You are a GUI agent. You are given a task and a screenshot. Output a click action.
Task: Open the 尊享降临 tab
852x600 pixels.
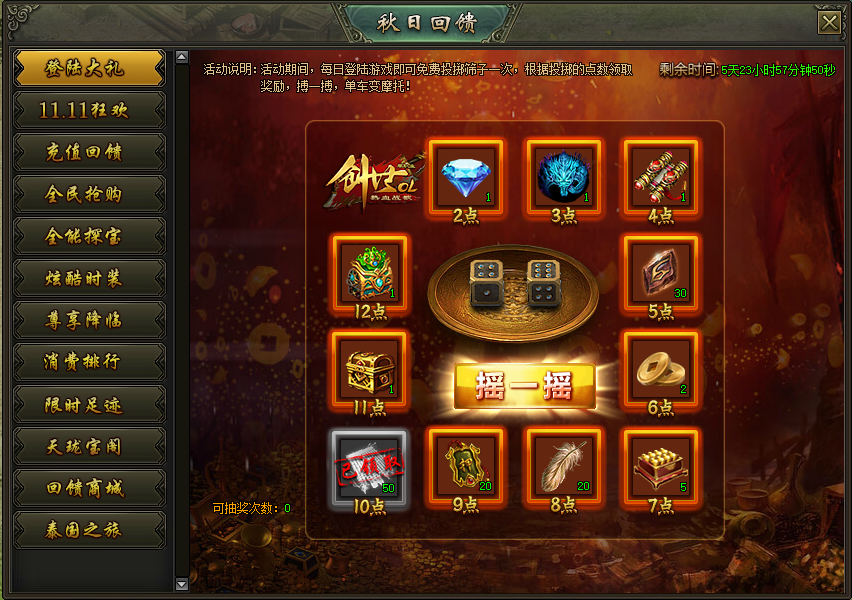[x=89, y=320]
